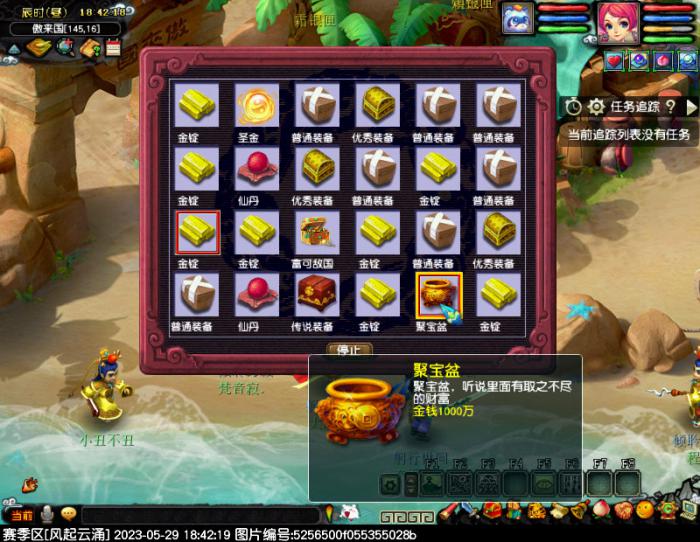Open the calendar icon under the location bar
700x542 pixels.
tap(113, 47)
